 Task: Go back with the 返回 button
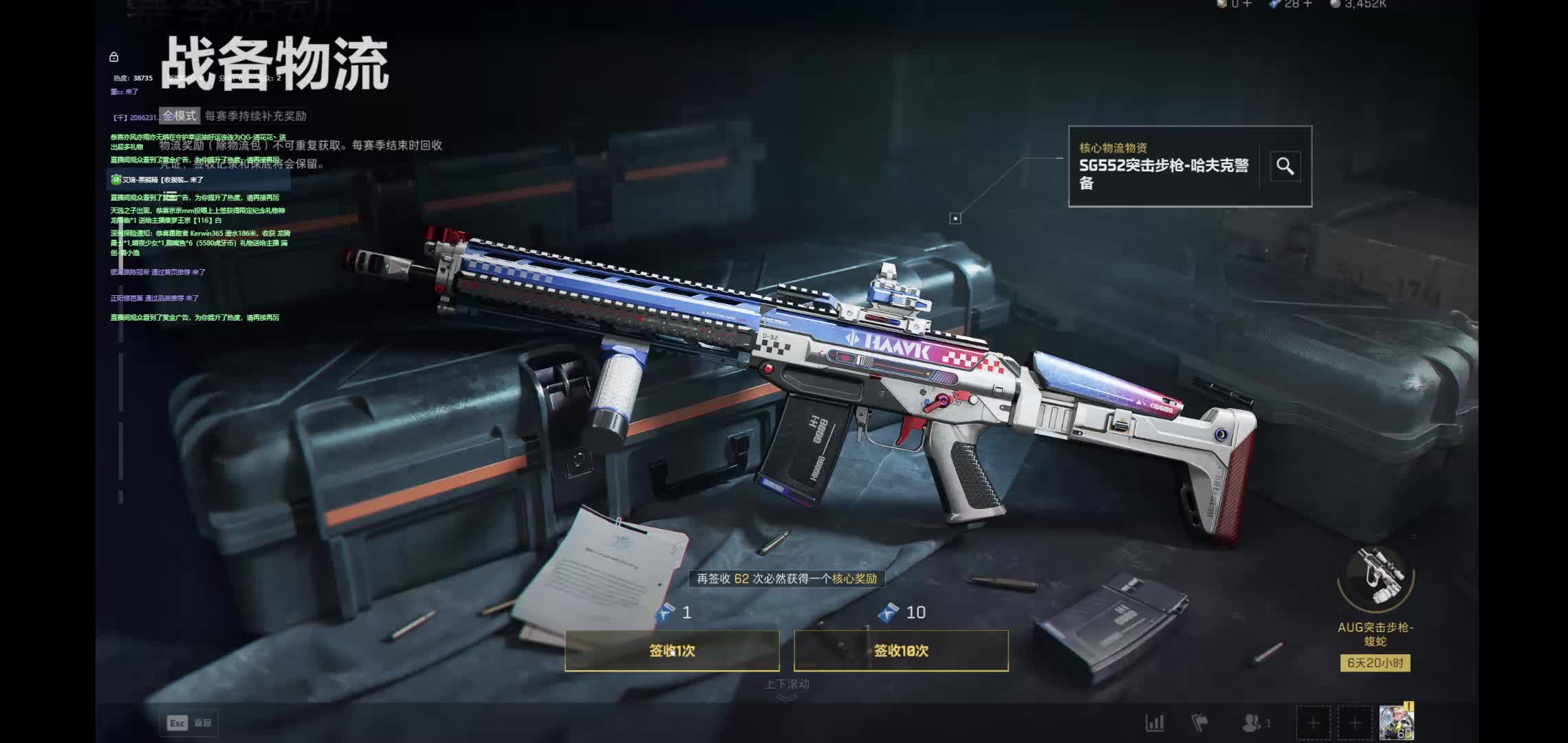tap(189, 722)
